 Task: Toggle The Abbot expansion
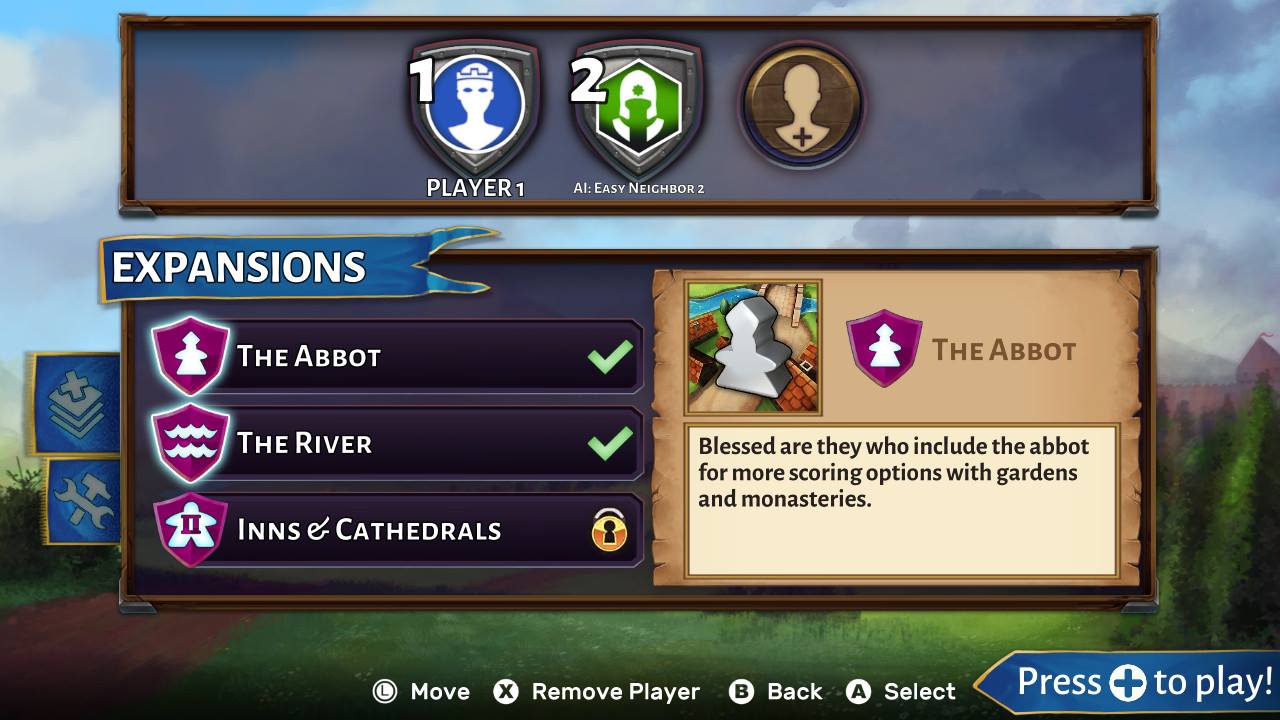(x=397, y=356)
